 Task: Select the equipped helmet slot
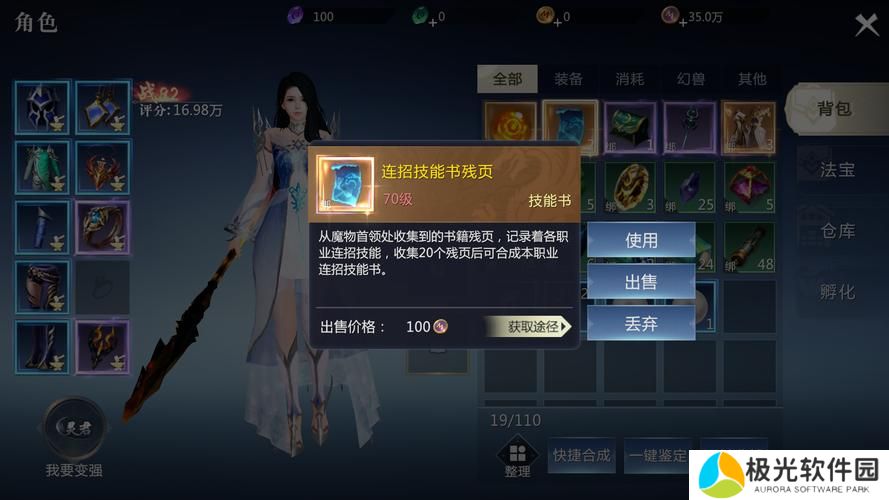coord(42,108)
